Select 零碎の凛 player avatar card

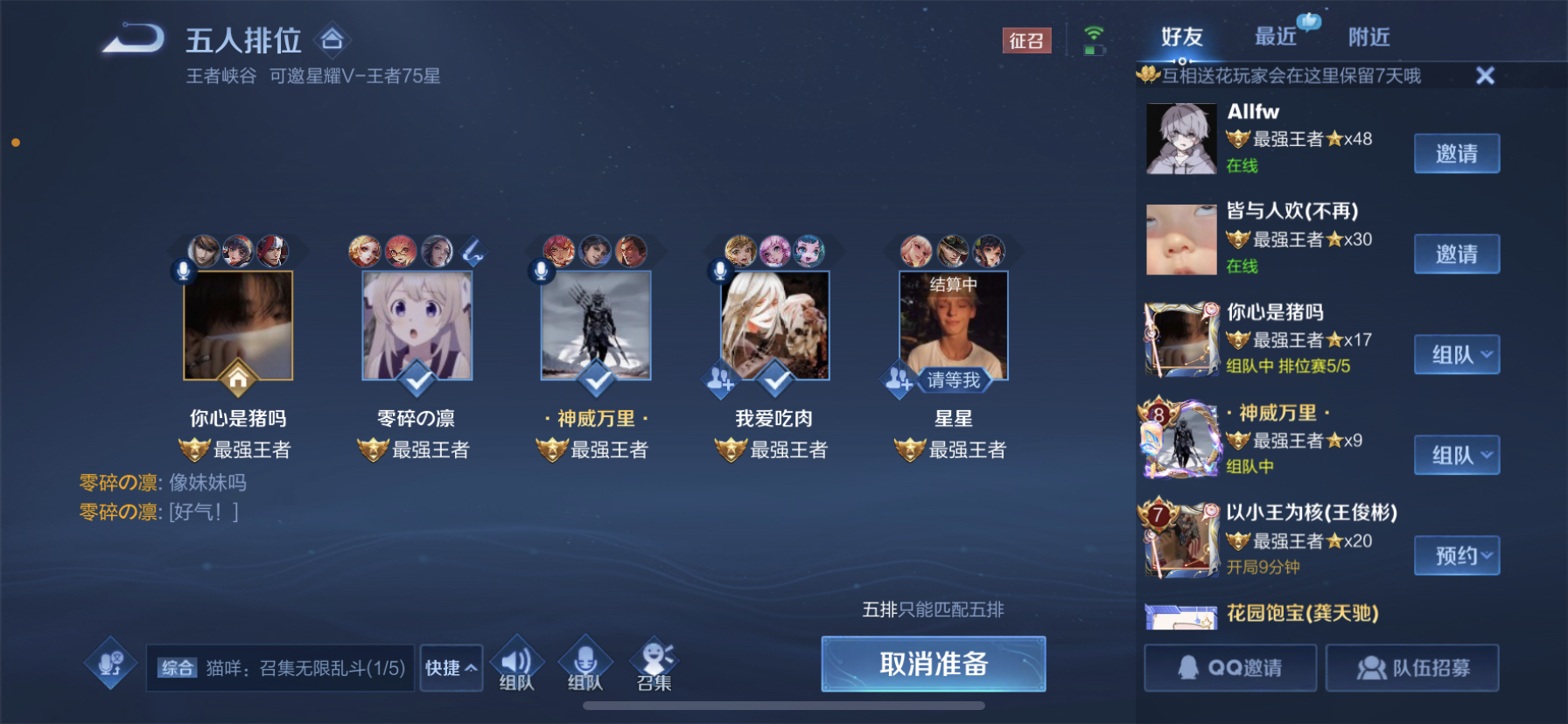tap(417, 326)
